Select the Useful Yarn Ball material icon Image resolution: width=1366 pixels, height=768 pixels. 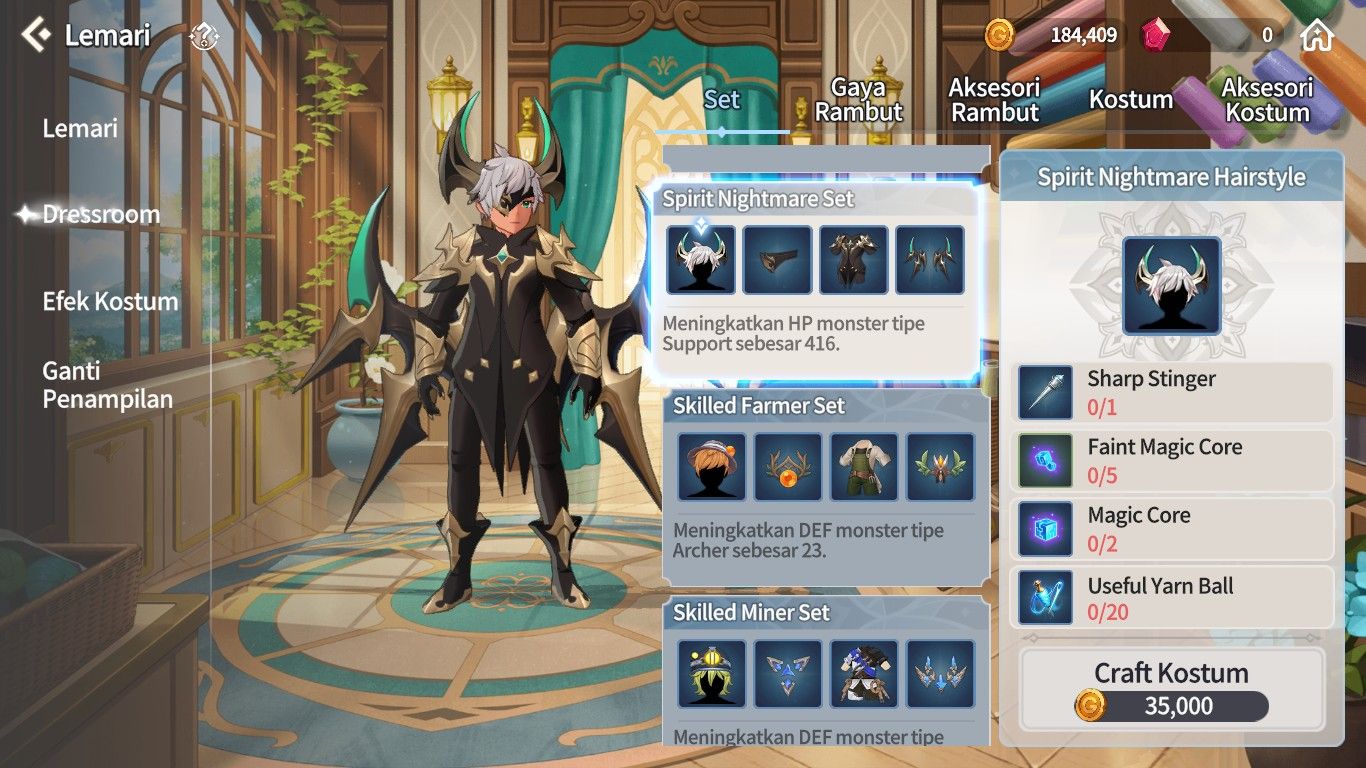pyautogui.click(x=1045, y=595)
